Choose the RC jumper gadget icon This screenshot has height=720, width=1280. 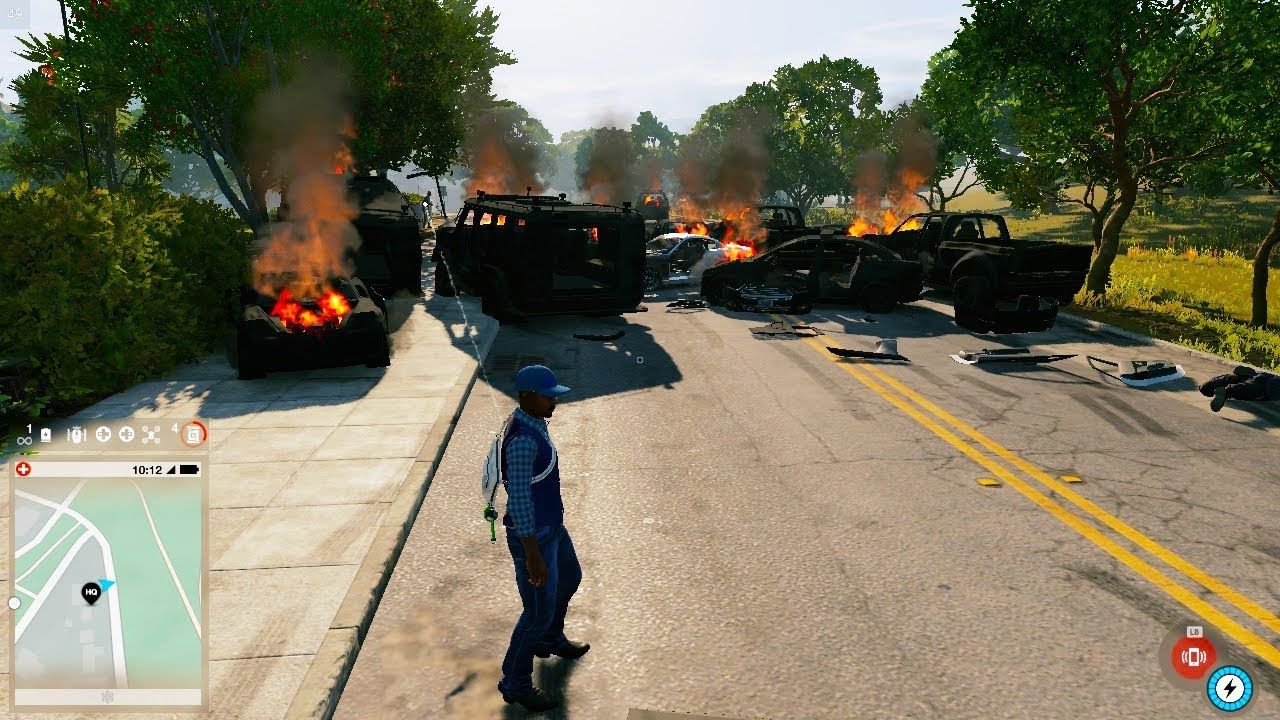(77, 434)
